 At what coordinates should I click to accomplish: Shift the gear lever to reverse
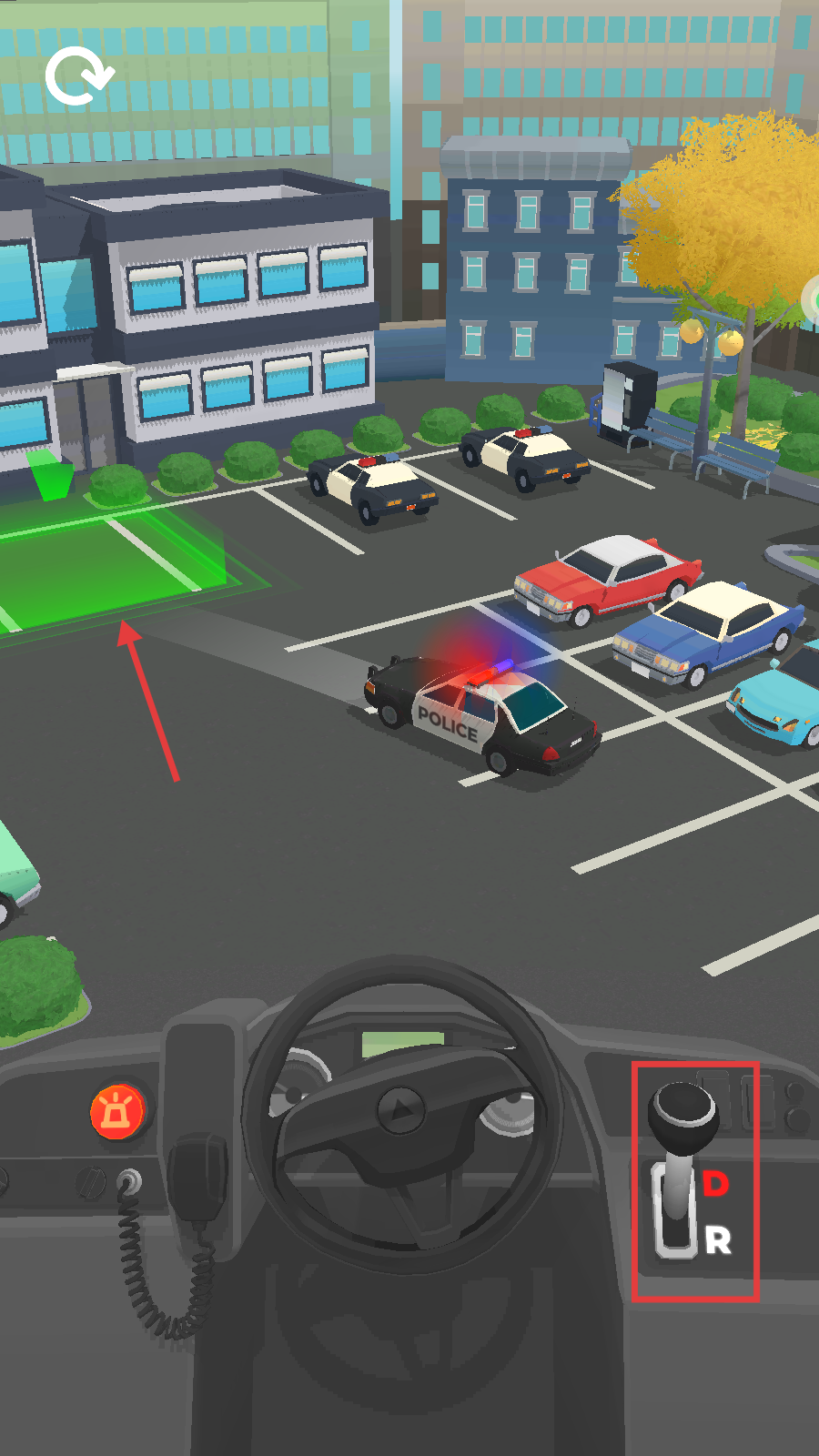click(717, 1240)
